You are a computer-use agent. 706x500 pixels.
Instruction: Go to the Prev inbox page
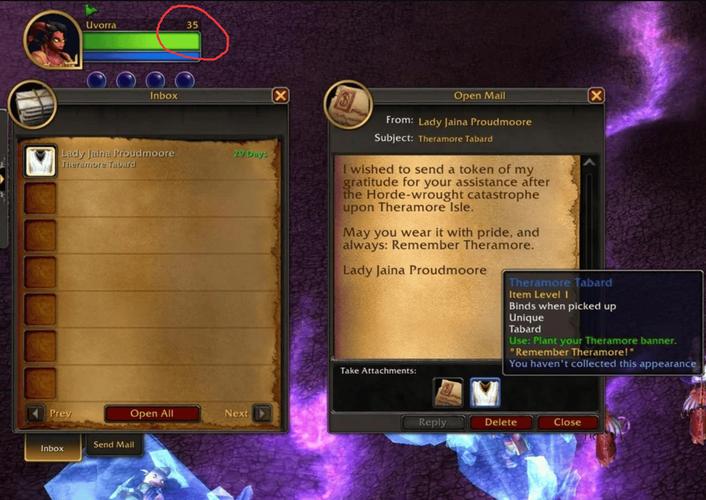pyautogui.click(x=35, y=414)
